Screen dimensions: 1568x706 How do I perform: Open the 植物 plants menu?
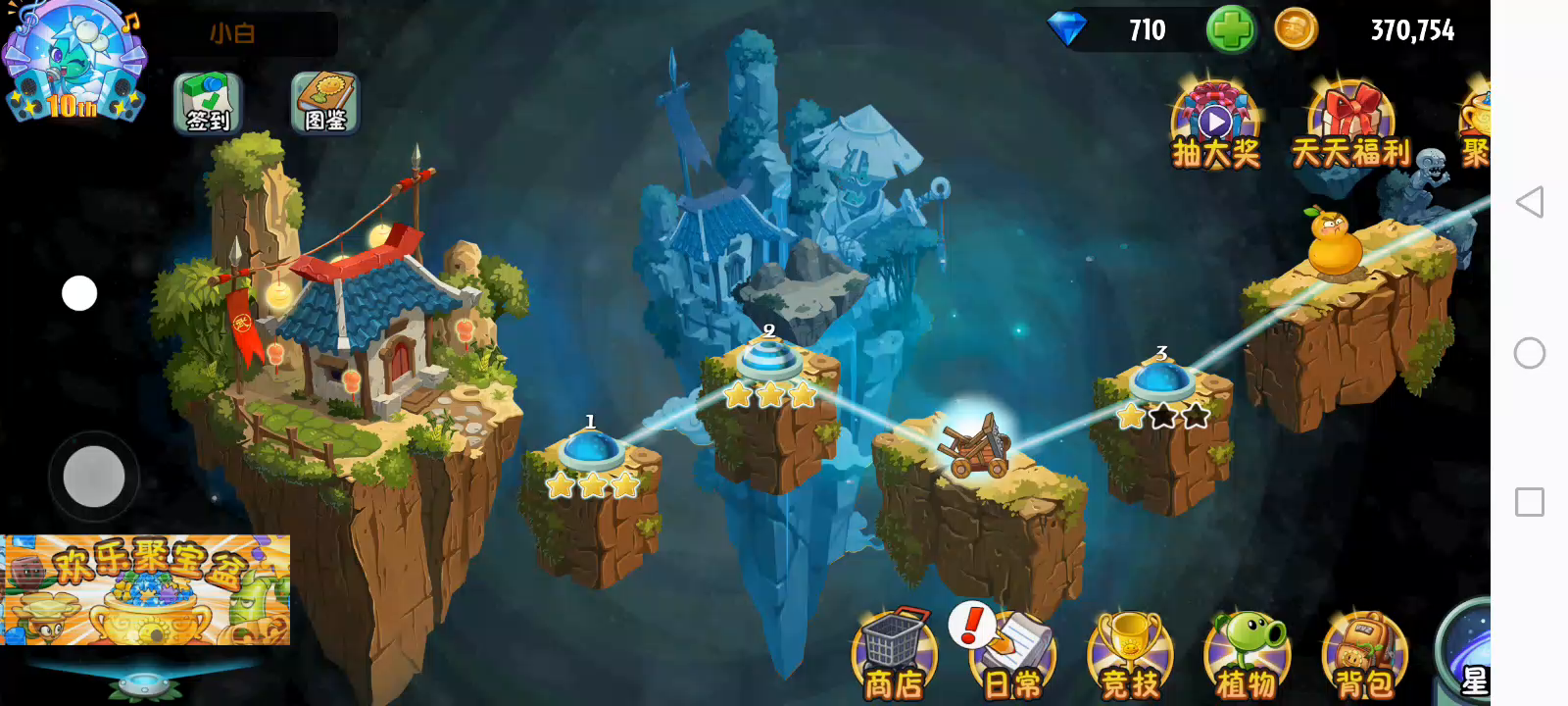(1247, 657)
